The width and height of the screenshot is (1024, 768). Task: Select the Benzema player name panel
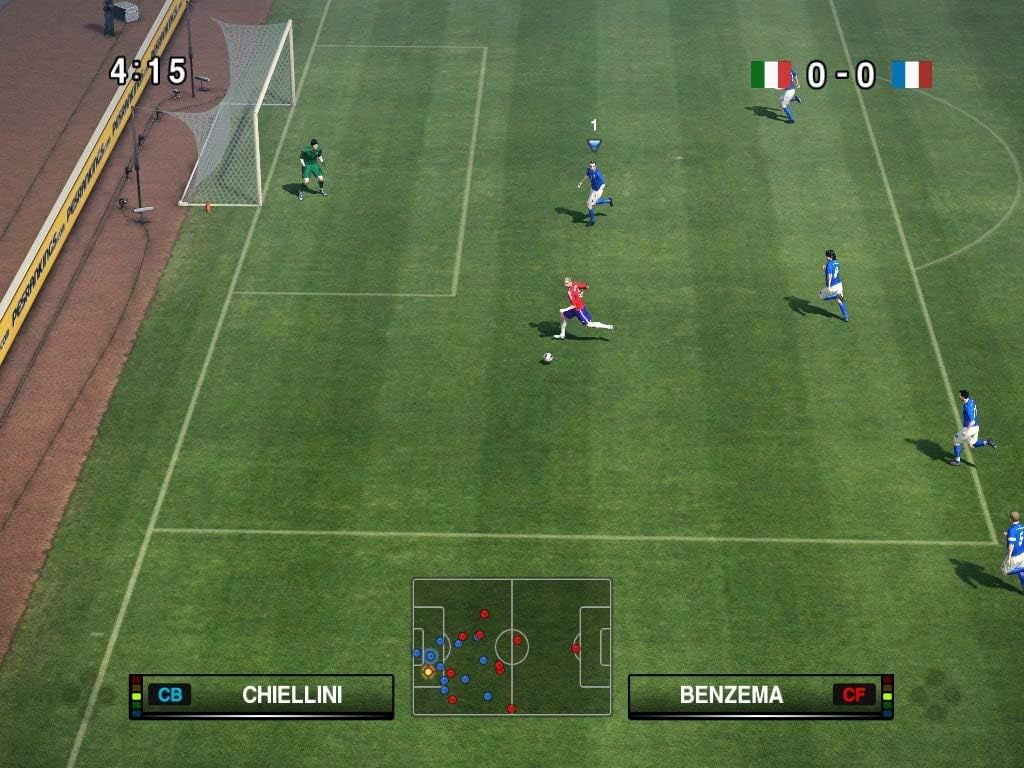click(x=760, y=695)
